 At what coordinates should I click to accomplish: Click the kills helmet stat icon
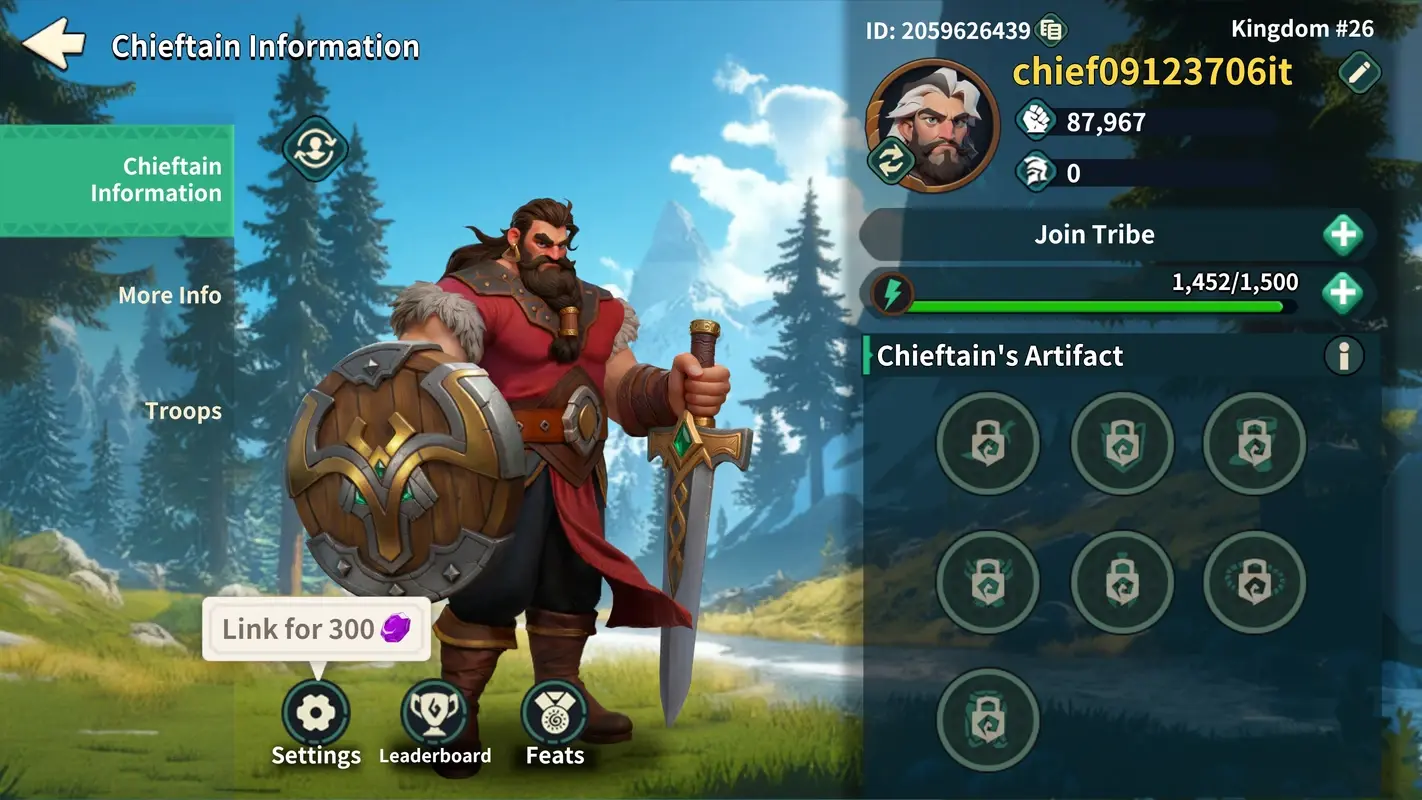[x=1036, y=171]
